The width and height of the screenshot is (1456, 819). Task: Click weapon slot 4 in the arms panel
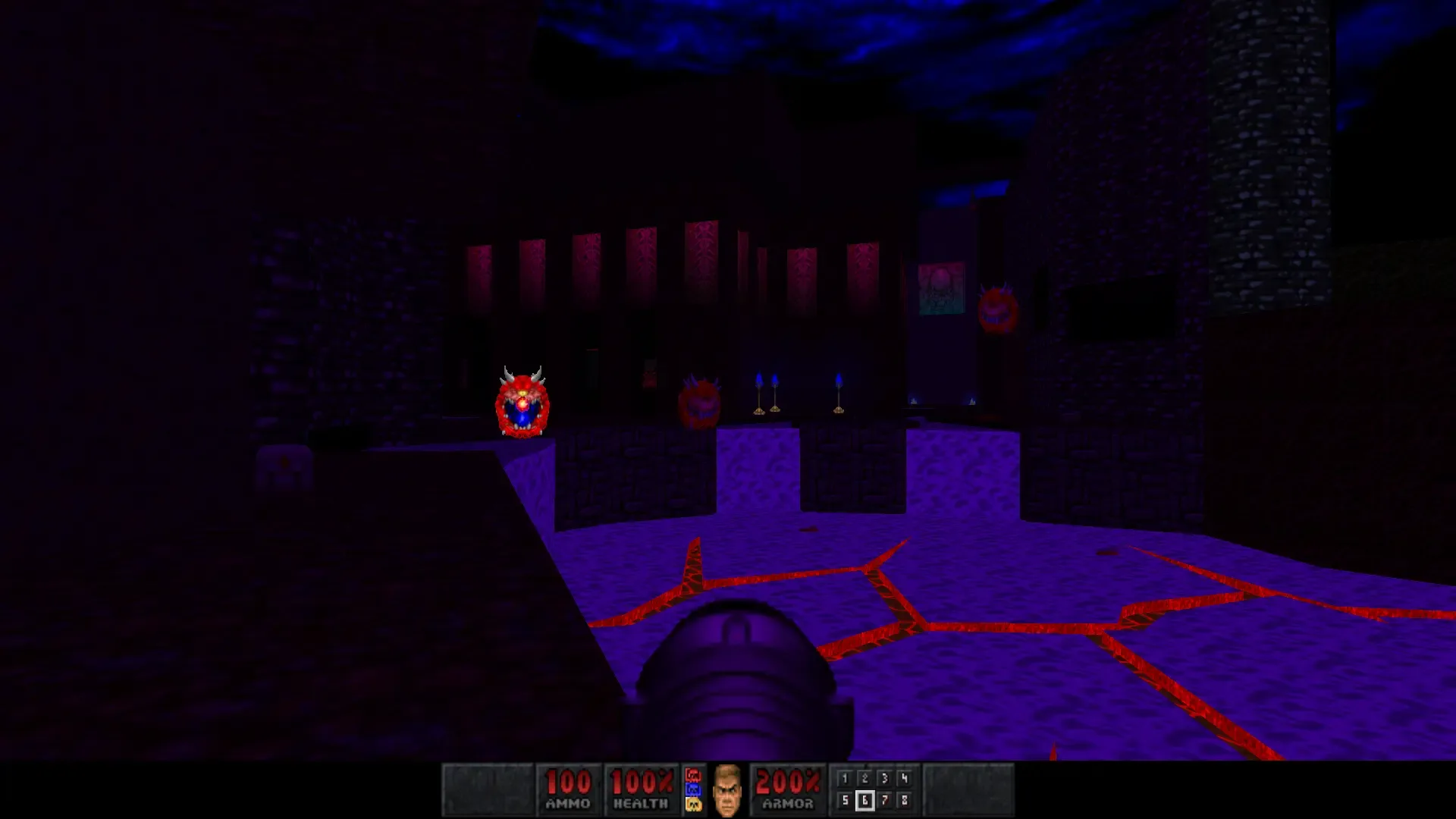point(905,777)
